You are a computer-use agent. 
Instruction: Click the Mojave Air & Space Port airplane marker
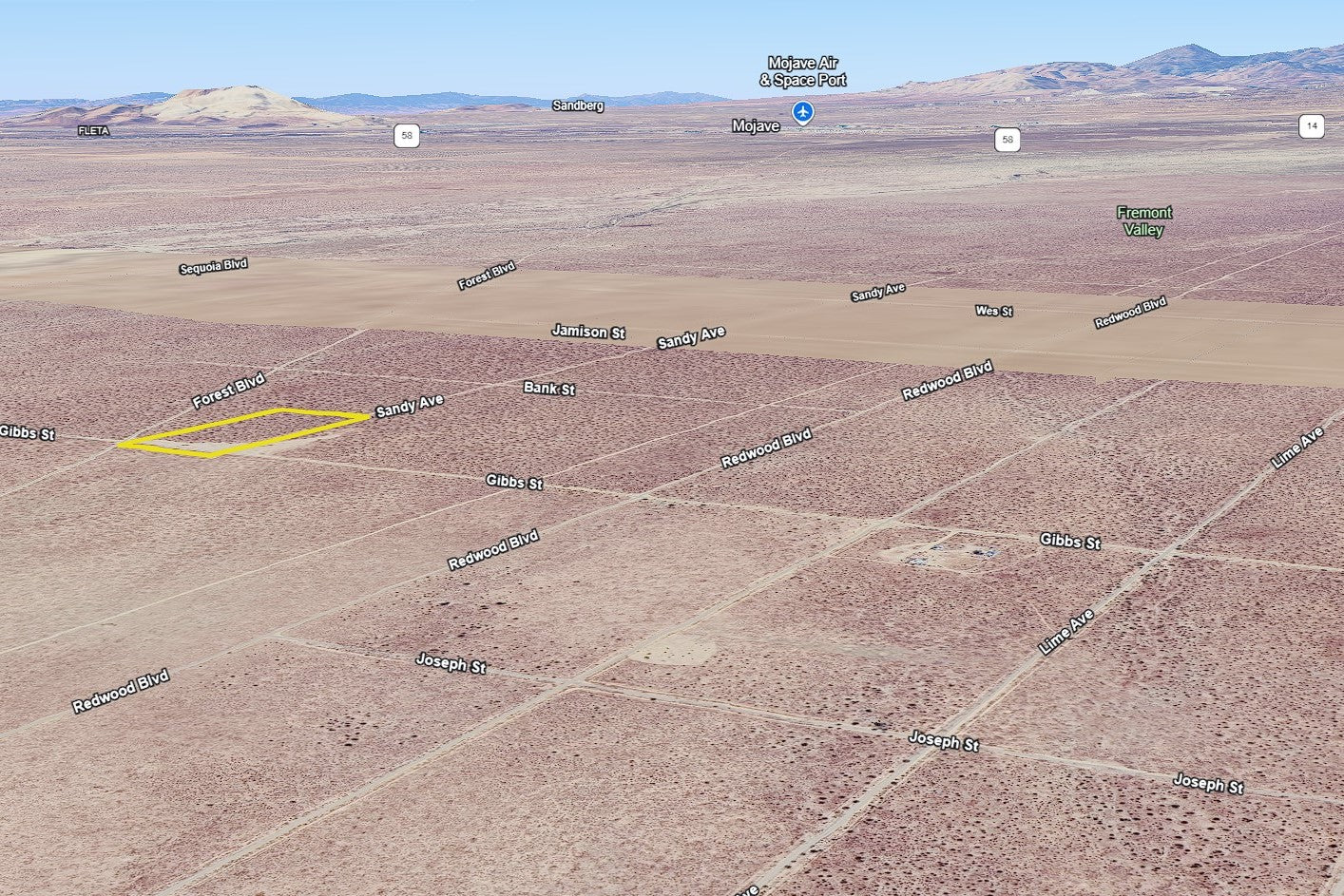point(803,112)
